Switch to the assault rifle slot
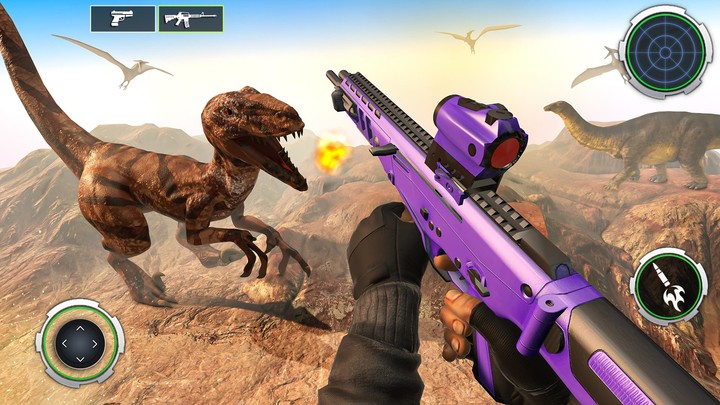 pos(190,19)
